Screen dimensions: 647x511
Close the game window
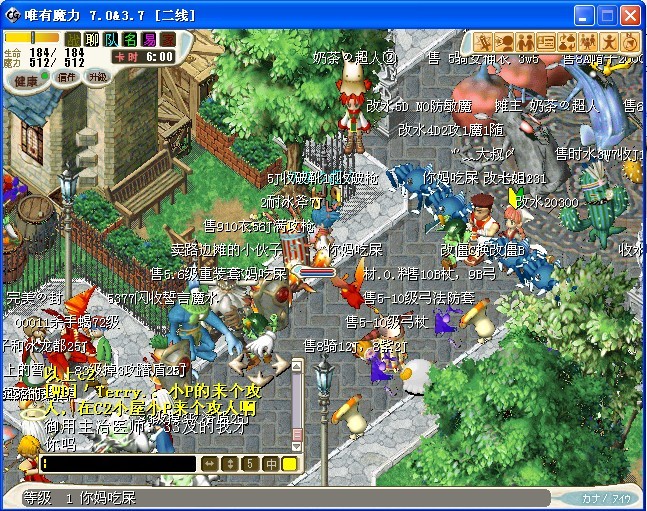(629, 15)
